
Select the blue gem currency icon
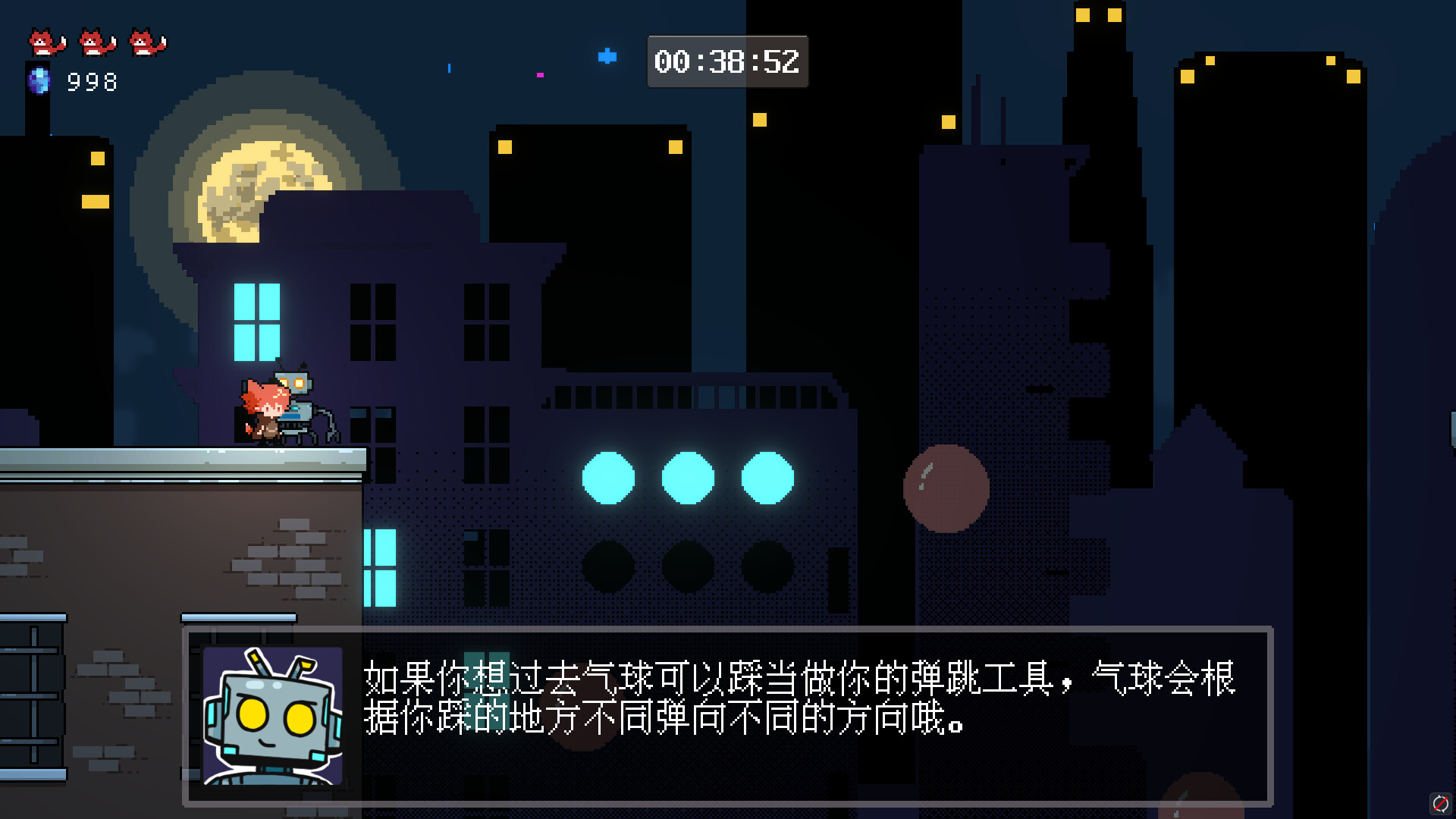39,80
